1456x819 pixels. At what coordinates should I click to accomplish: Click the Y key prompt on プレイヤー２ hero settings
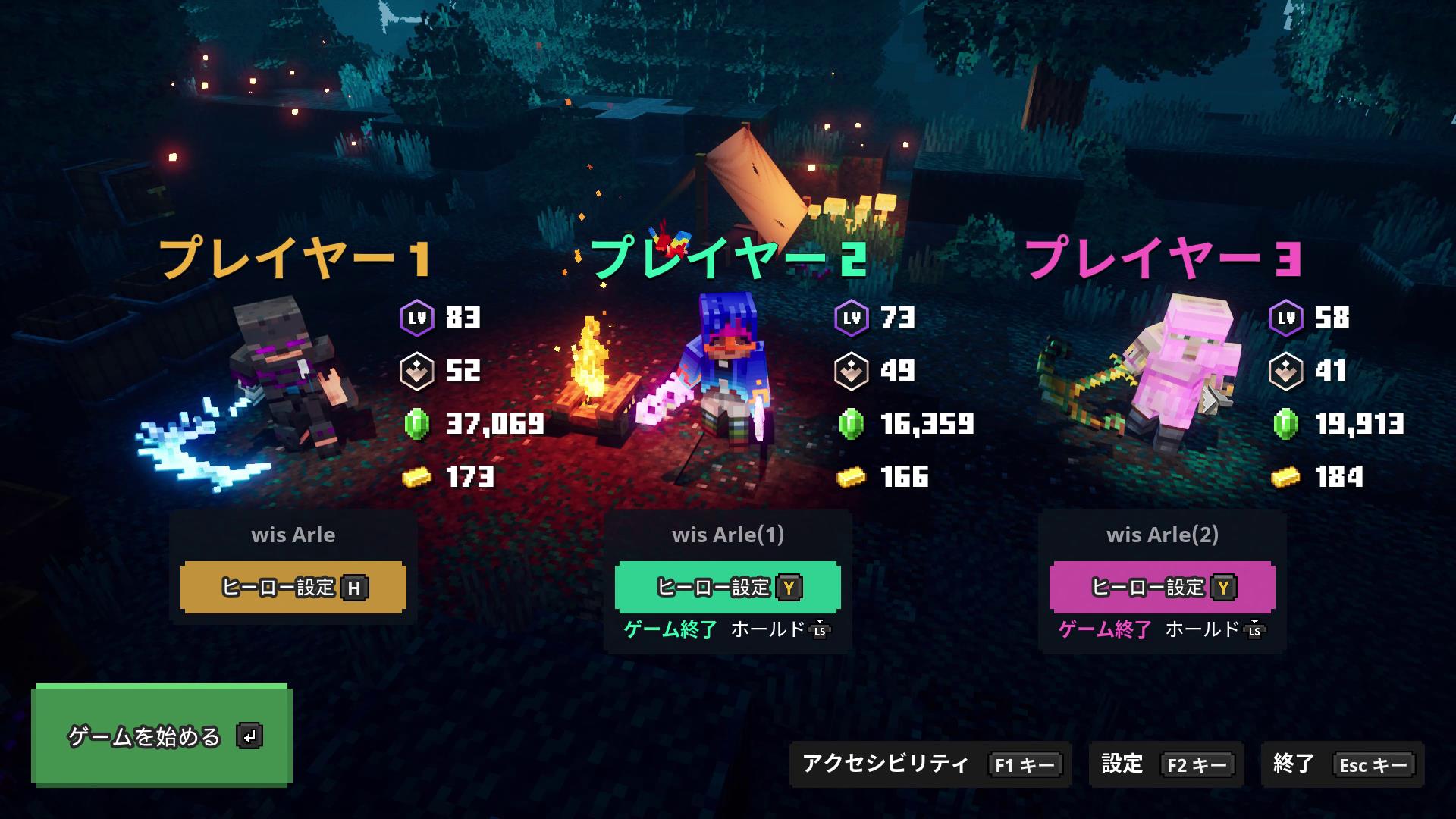point(790,586)
